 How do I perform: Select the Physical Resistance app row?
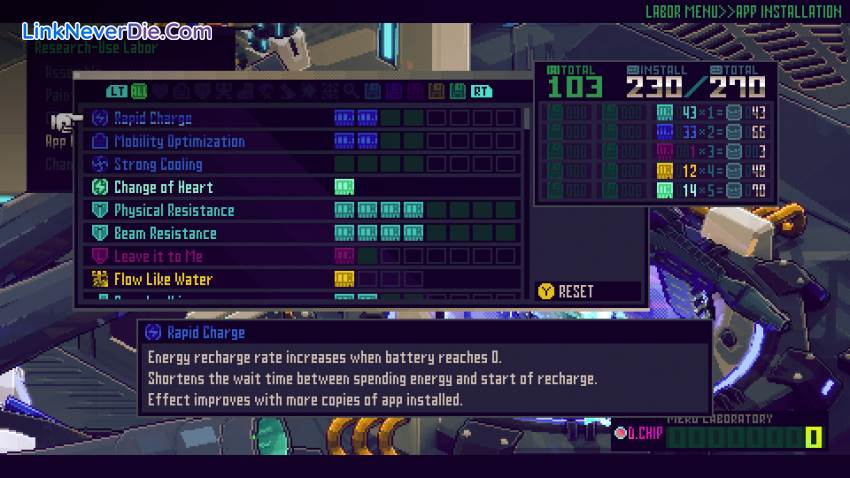[173, 210]
